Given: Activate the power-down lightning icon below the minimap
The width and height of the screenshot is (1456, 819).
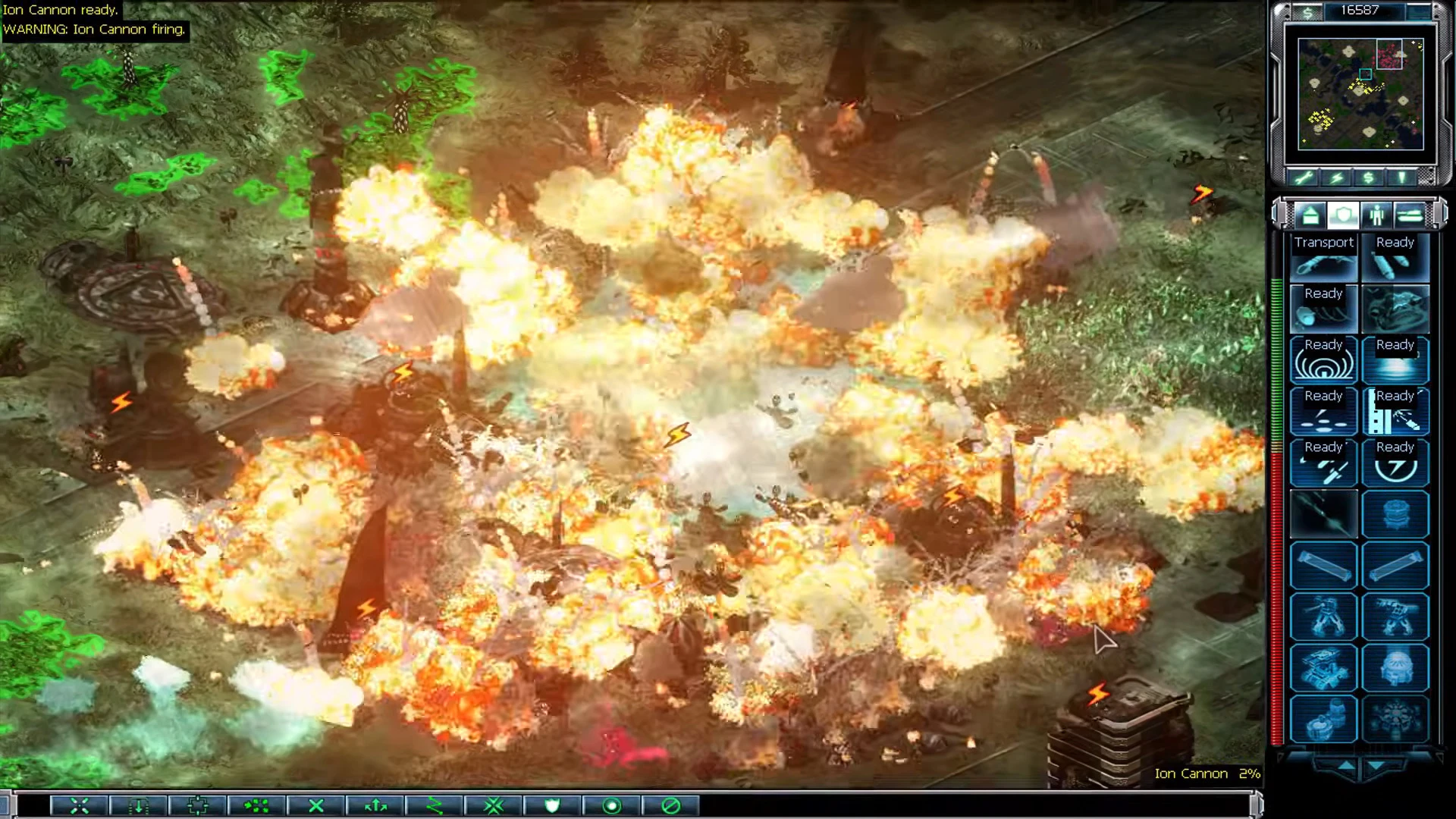Looking at the screenshot, I should coord(1337,177).
